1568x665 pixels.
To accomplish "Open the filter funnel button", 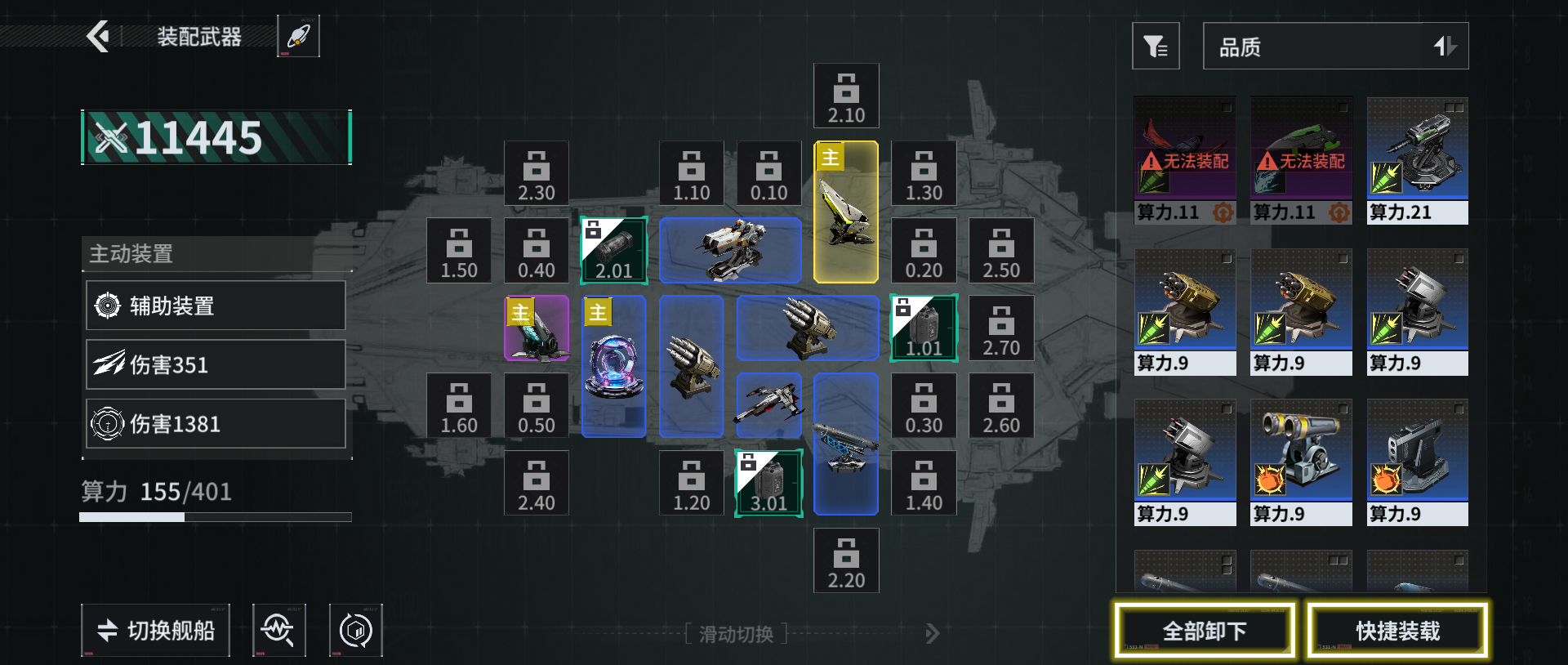I will point(1155,47).
